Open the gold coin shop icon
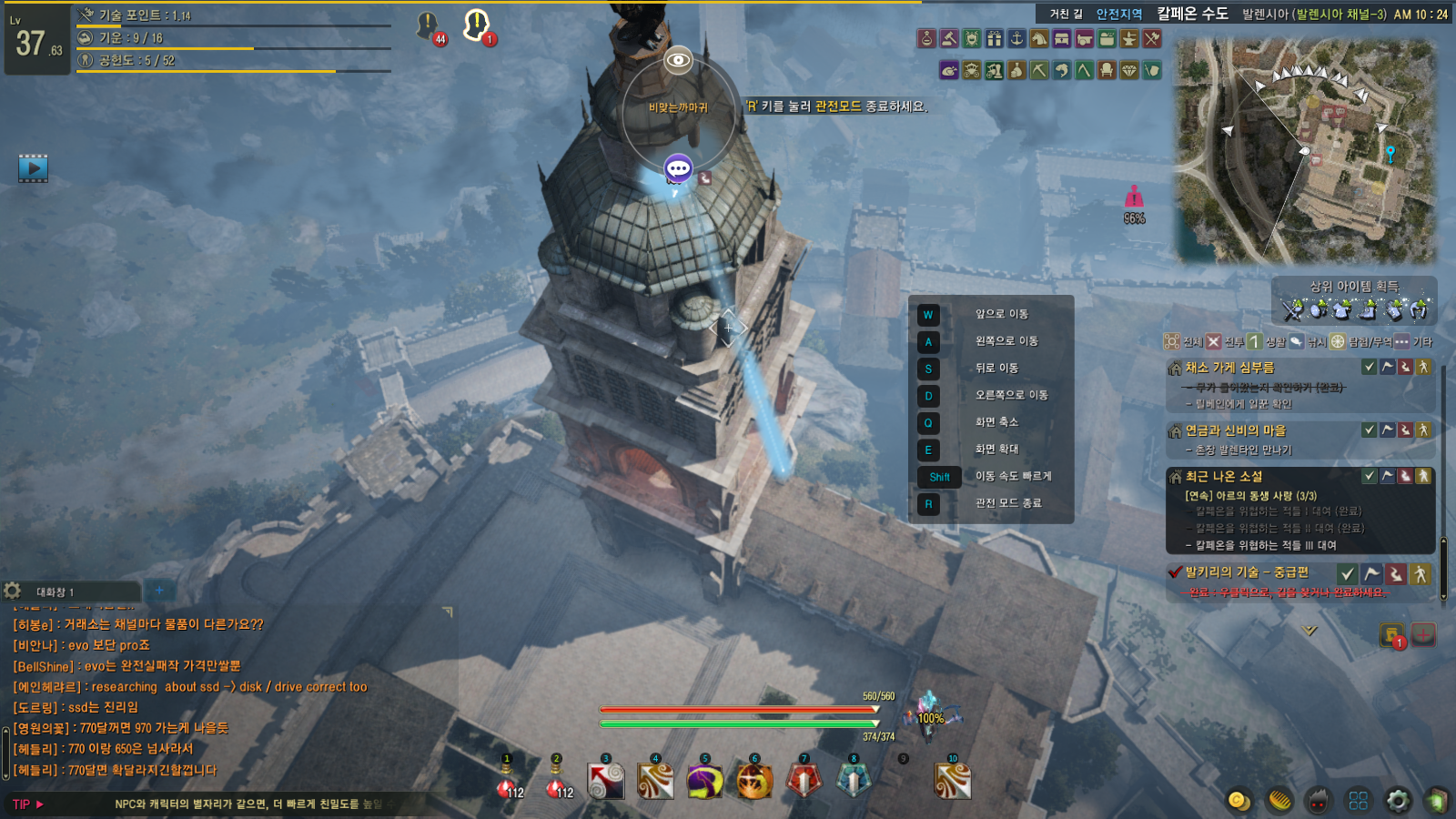Image resolution: width=1456 pixels, height=819 pixels. pos(1239,800)
